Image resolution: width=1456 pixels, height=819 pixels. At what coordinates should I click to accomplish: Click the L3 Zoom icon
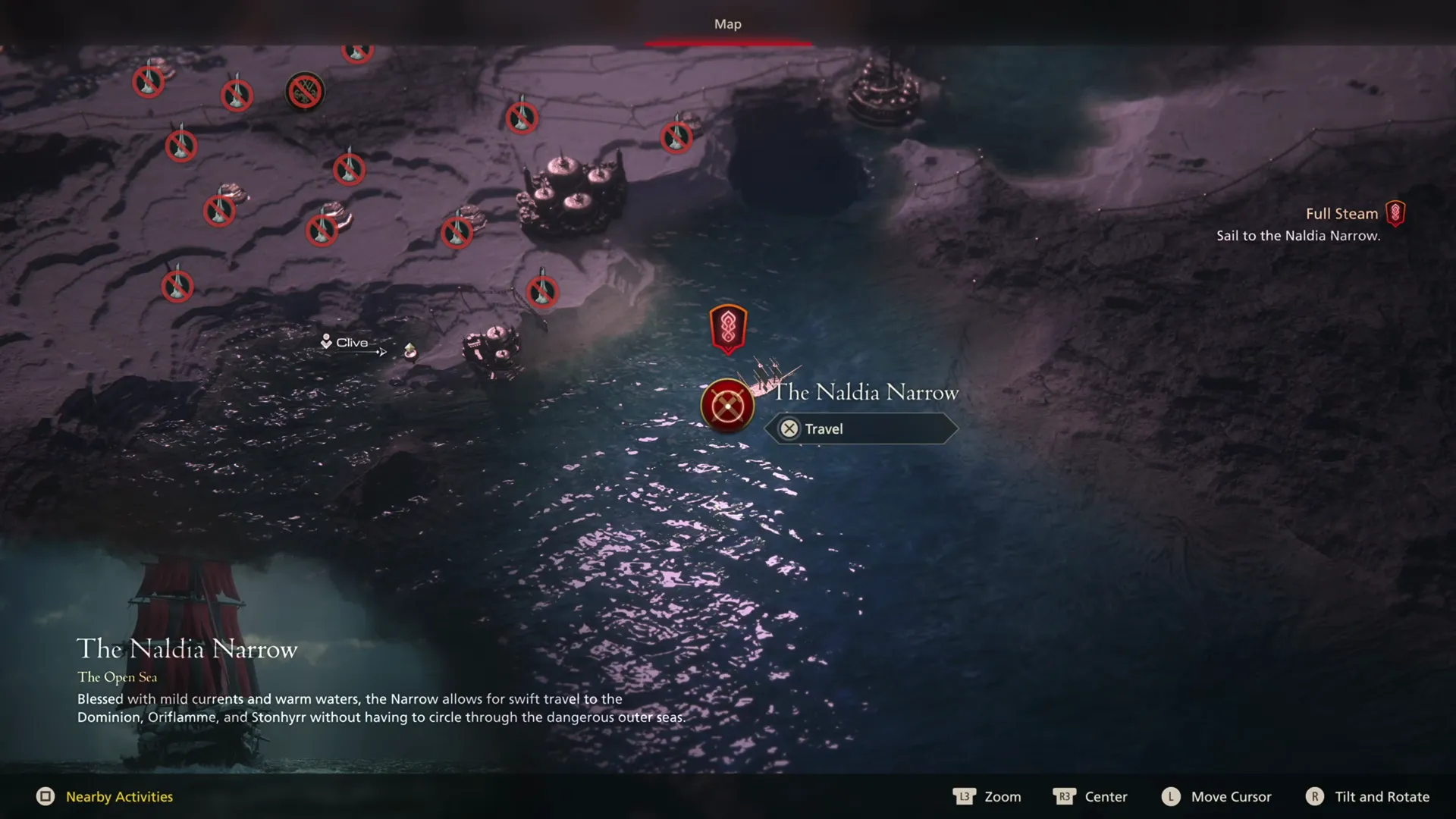pyautogui.click(x=964, y=797)
